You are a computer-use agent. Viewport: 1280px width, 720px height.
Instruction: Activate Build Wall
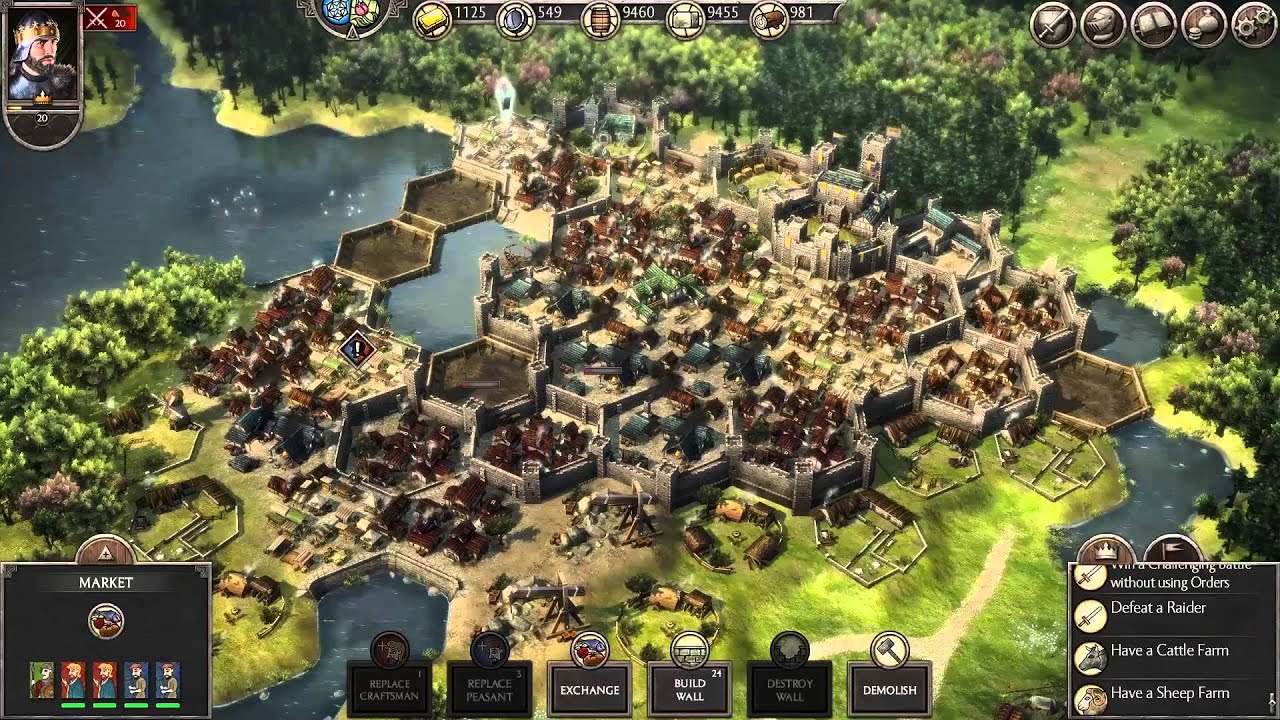(689, 688)
